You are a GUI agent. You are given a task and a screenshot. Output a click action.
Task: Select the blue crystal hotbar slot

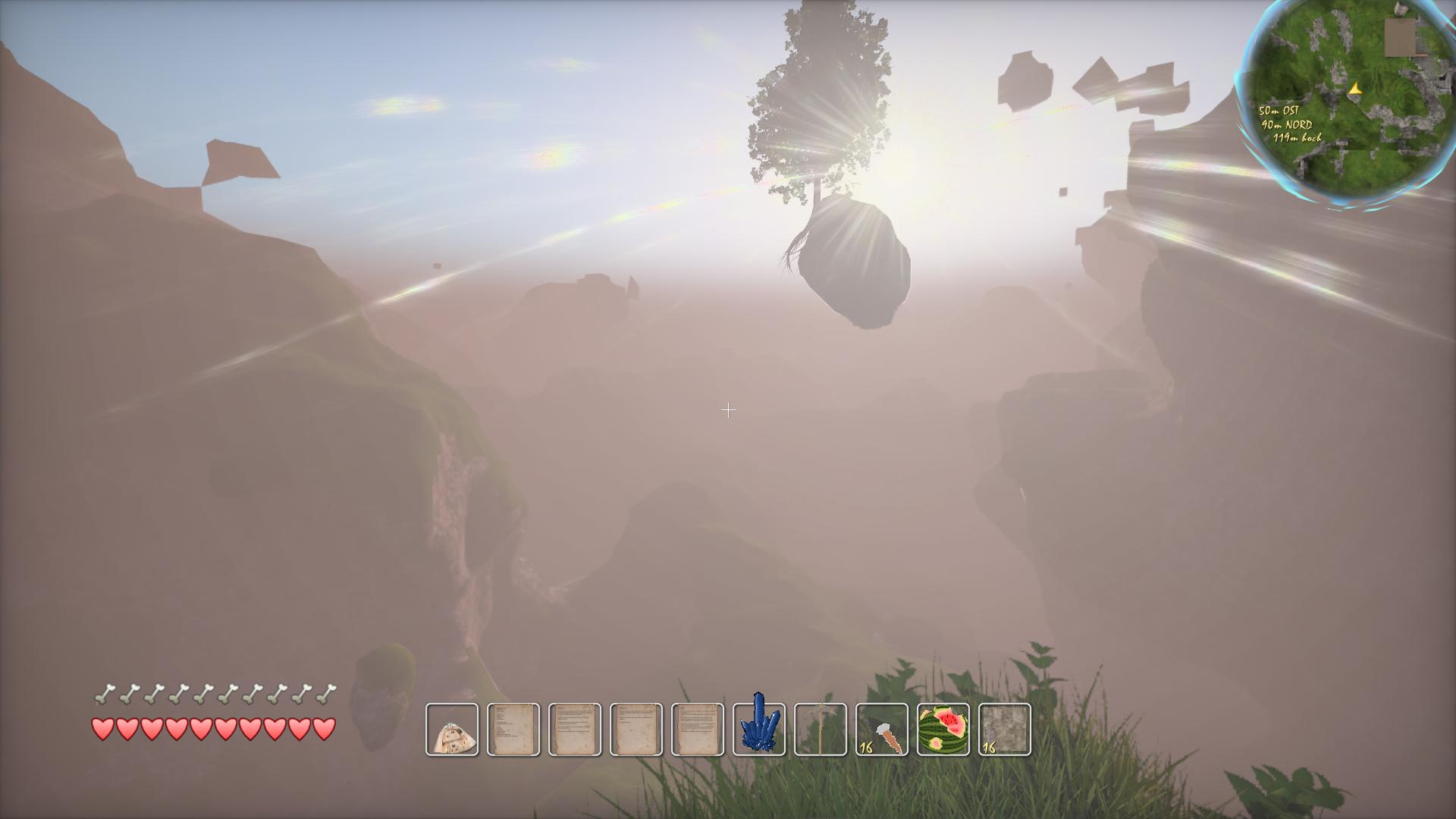(x=759, y=730)
